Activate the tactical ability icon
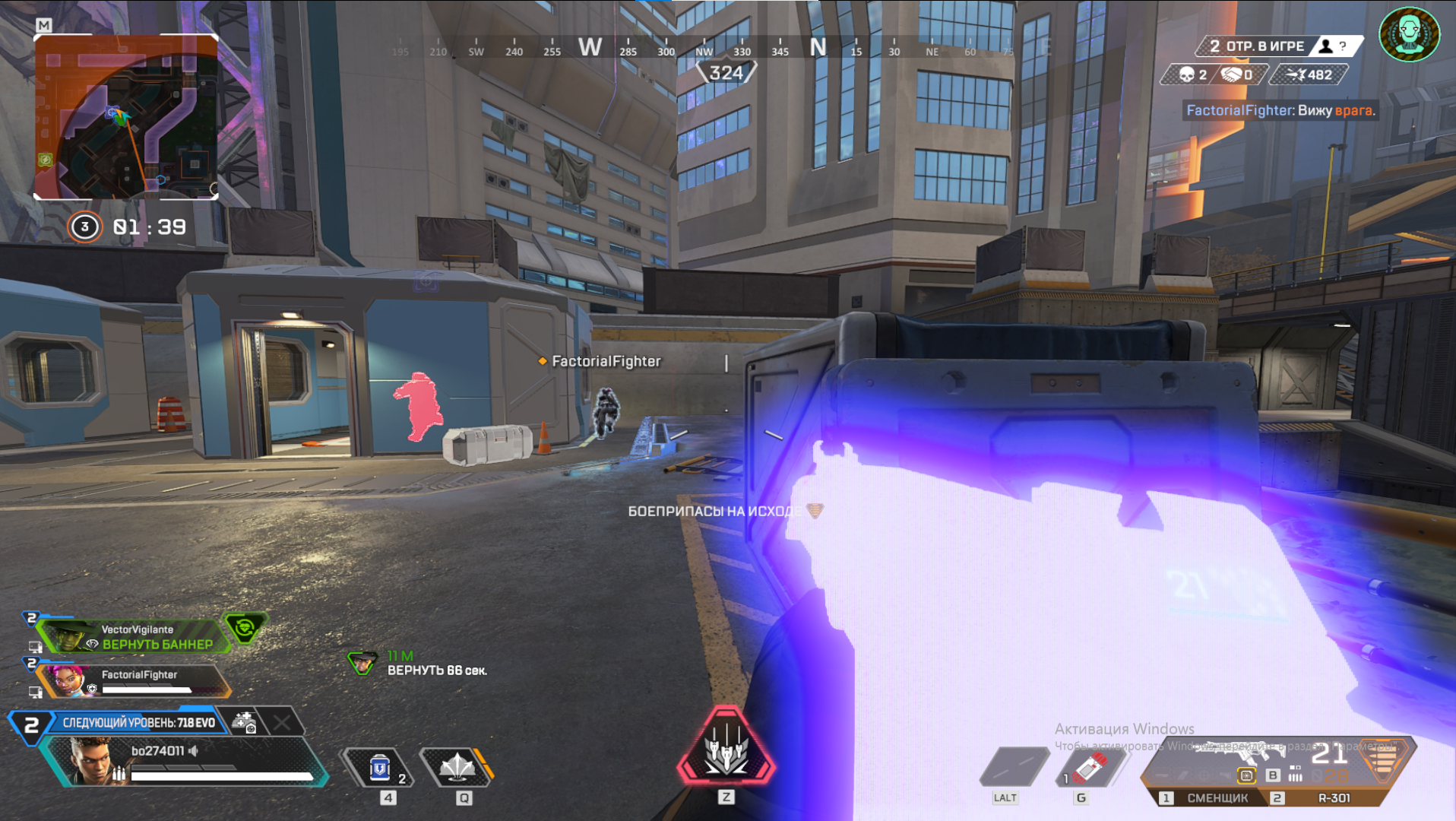 pos(457,768)
